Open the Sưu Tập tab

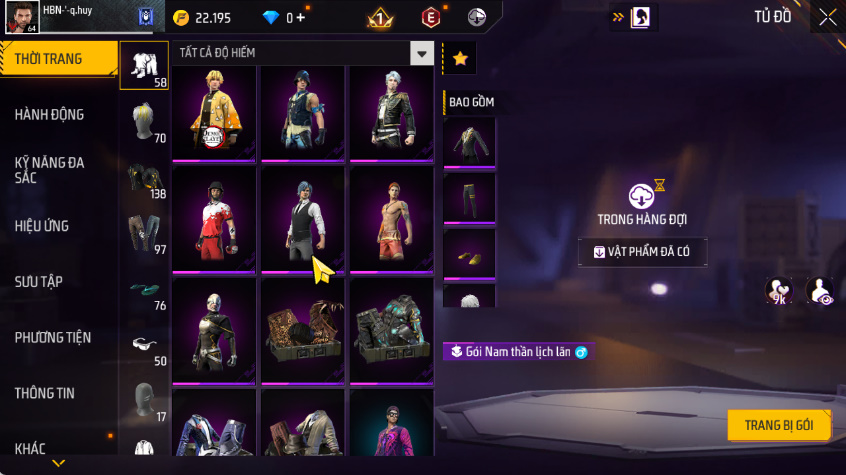click(x=39, y=282)
